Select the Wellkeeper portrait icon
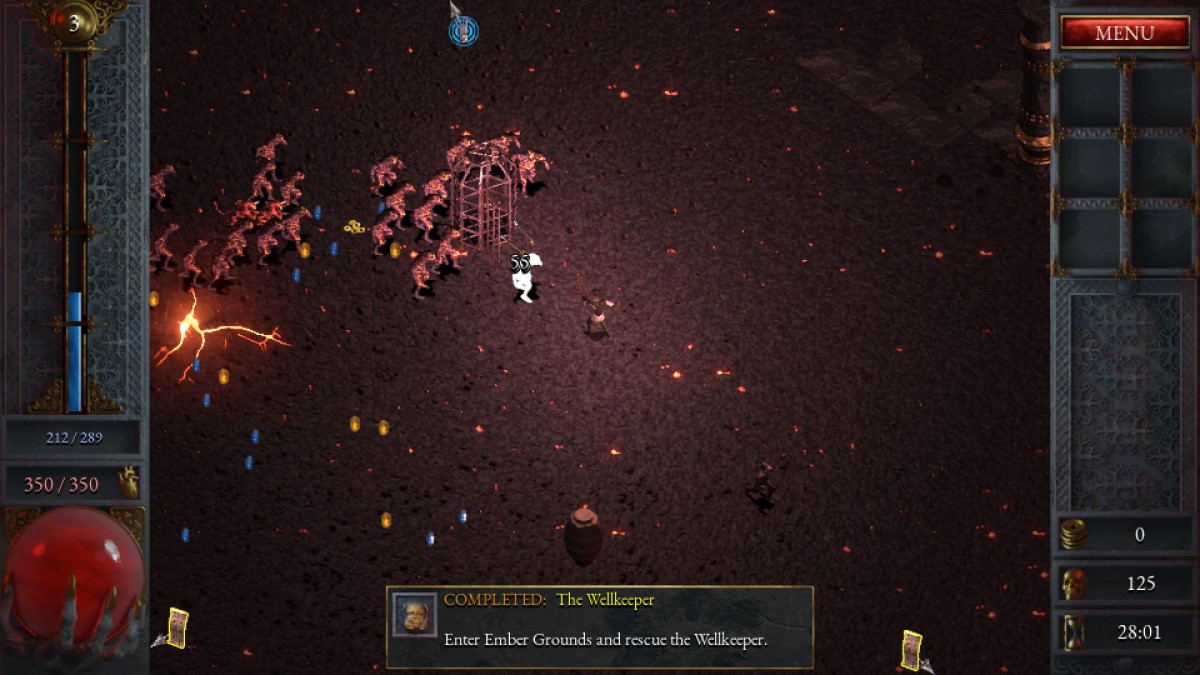This screenshot has height=675, width=1200. (414, 614)
